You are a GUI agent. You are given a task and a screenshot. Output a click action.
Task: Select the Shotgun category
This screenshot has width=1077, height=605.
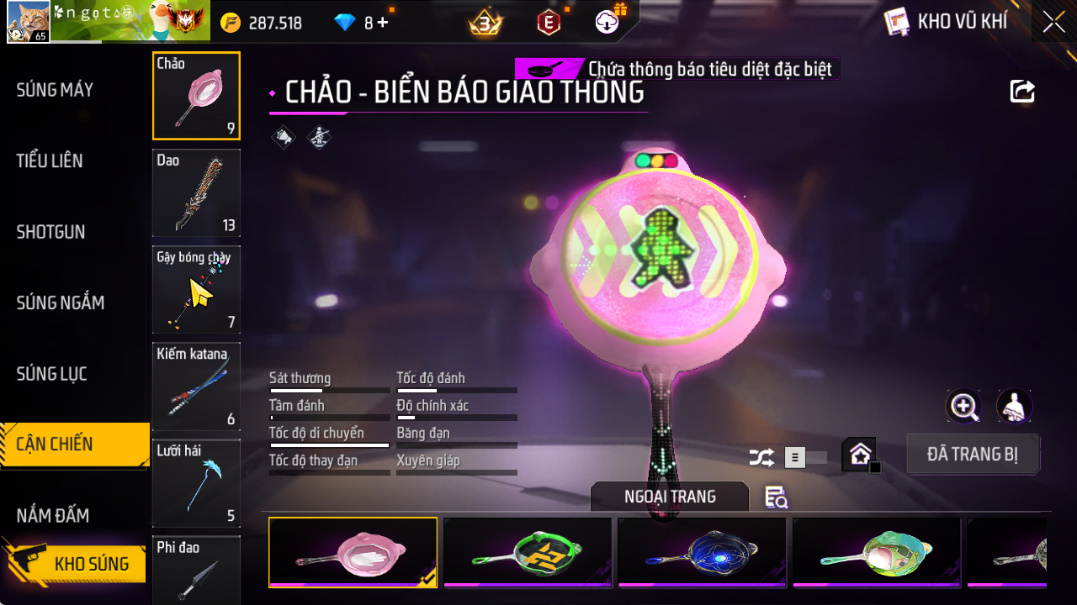point(51,232)
